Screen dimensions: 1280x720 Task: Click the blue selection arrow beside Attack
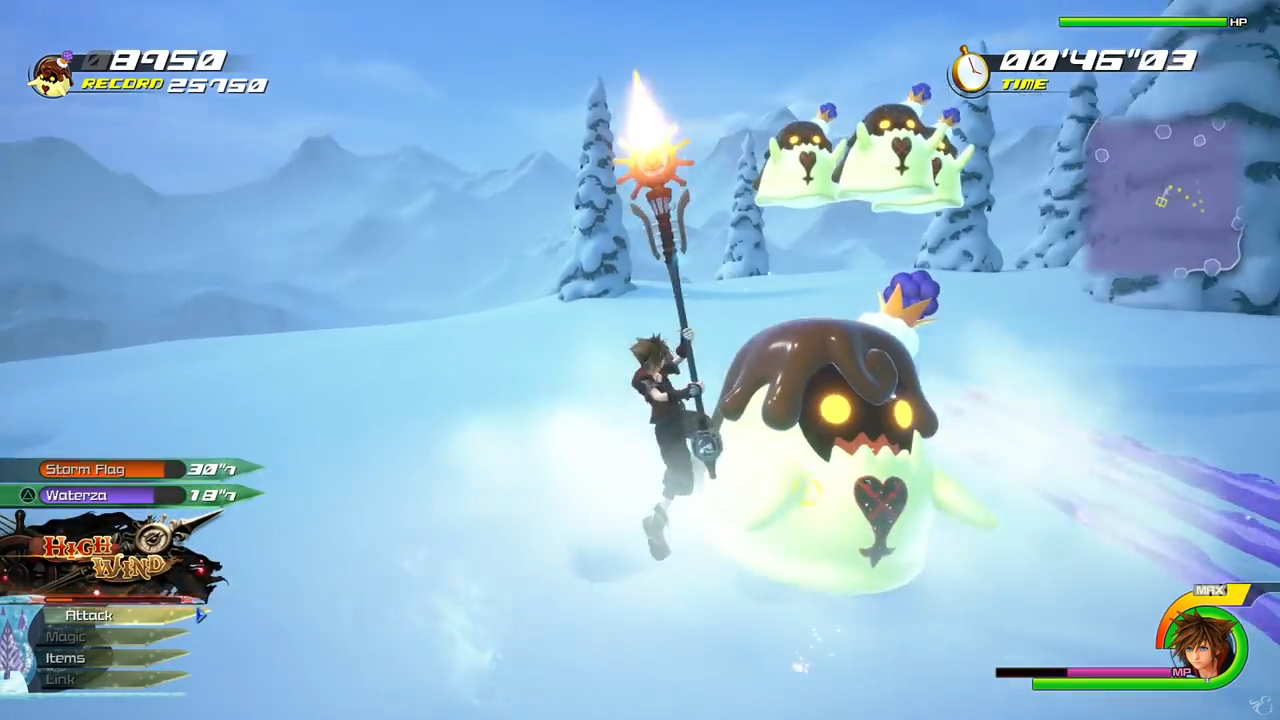pyautogui.click(x=200, y=615)
